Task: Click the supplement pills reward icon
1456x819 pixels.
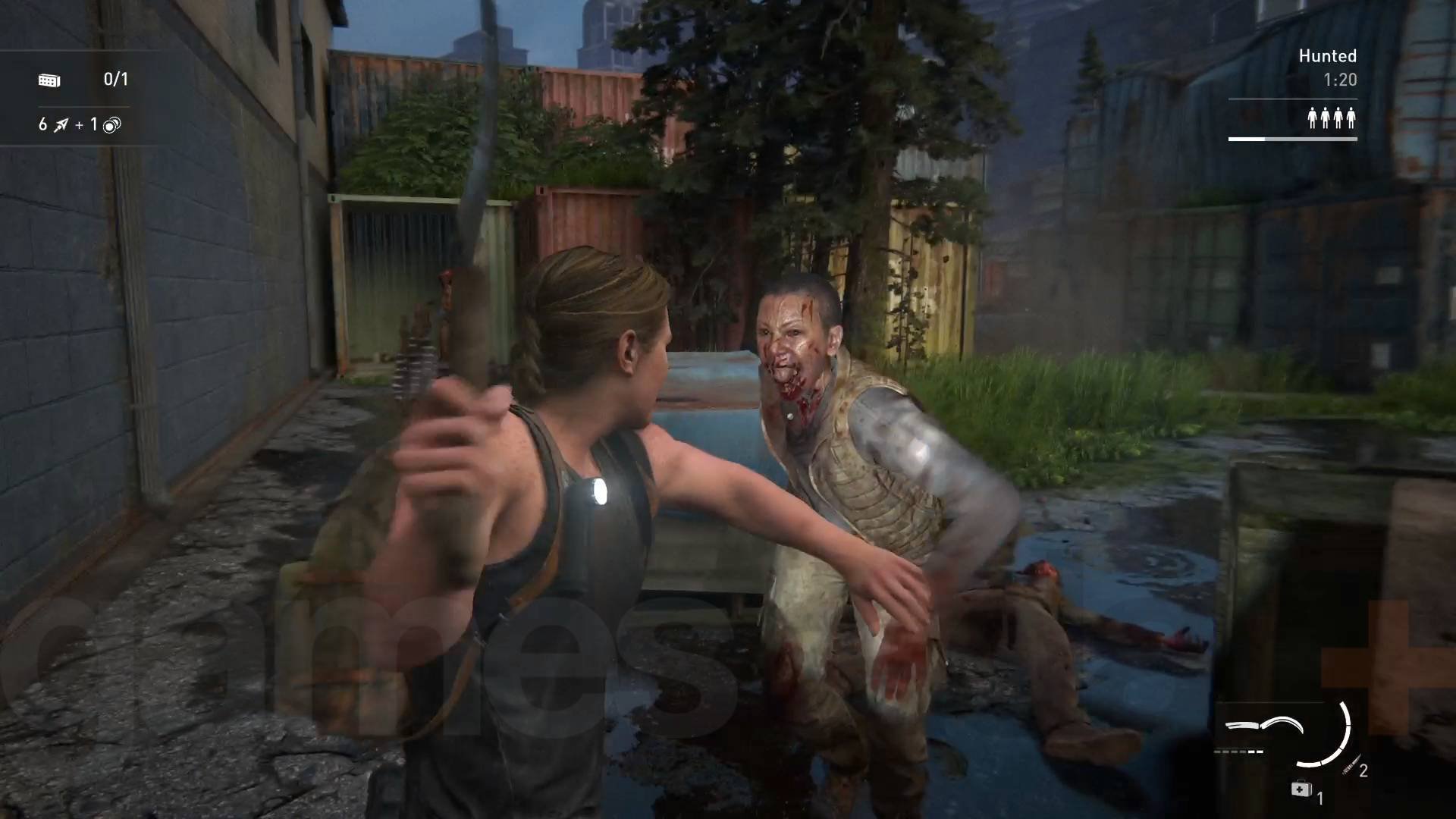Action: pos(111,125)
